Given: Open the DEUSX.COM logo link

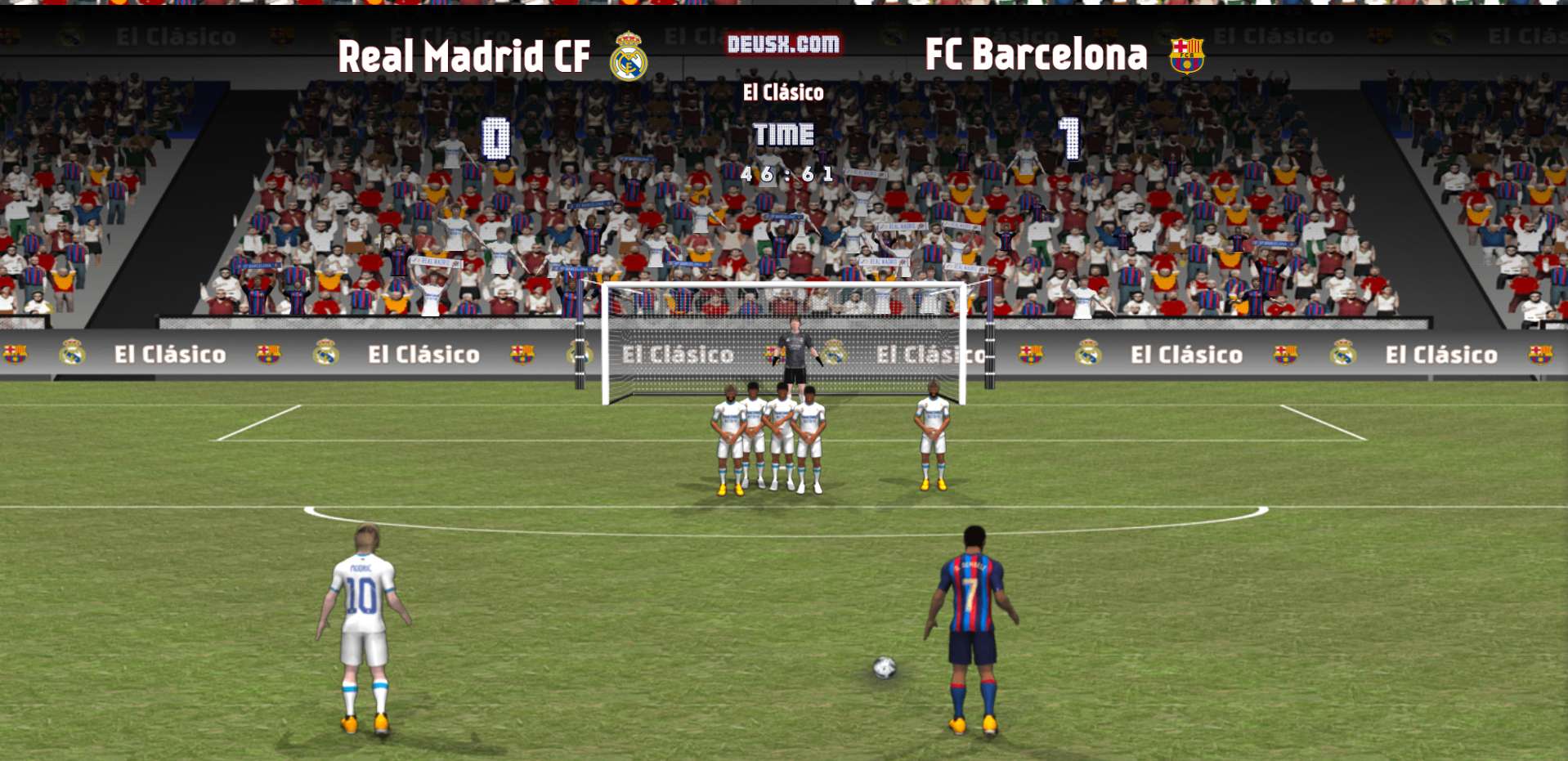Looking at the screenshot, I should (x=783, y=44).
